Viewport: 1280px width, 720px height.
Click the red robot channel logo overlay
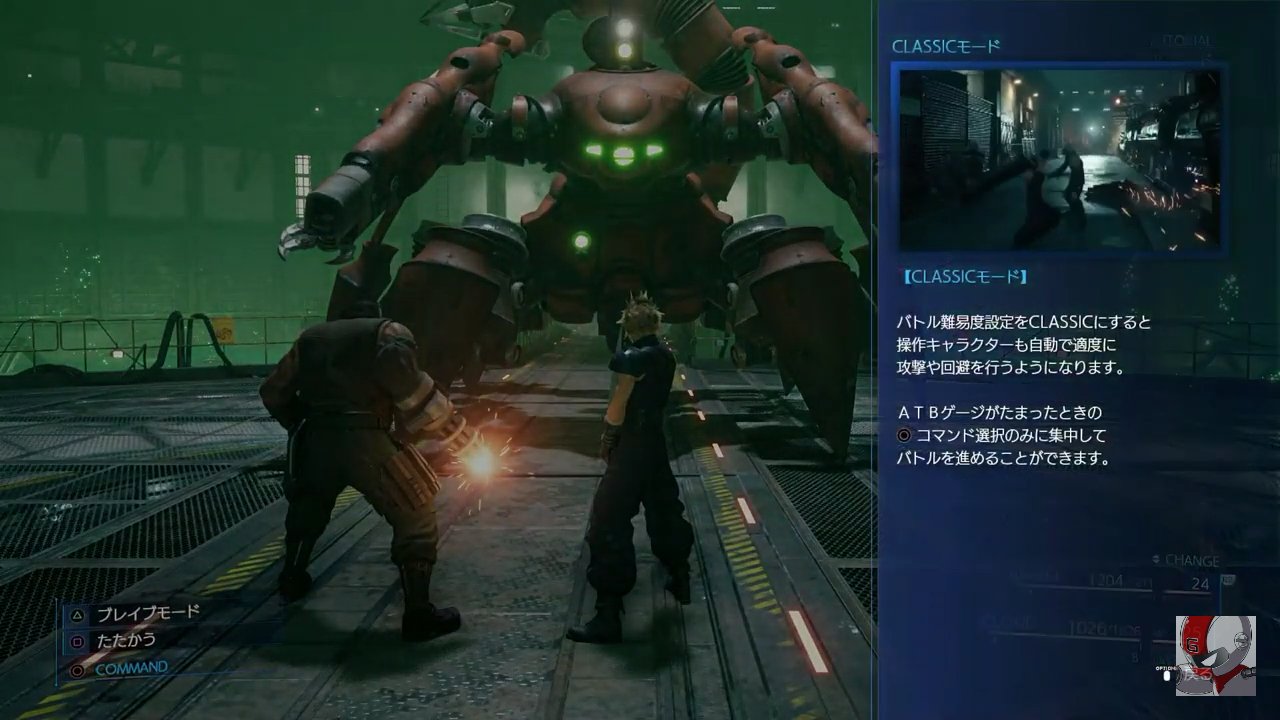[x=1214, y=655]
